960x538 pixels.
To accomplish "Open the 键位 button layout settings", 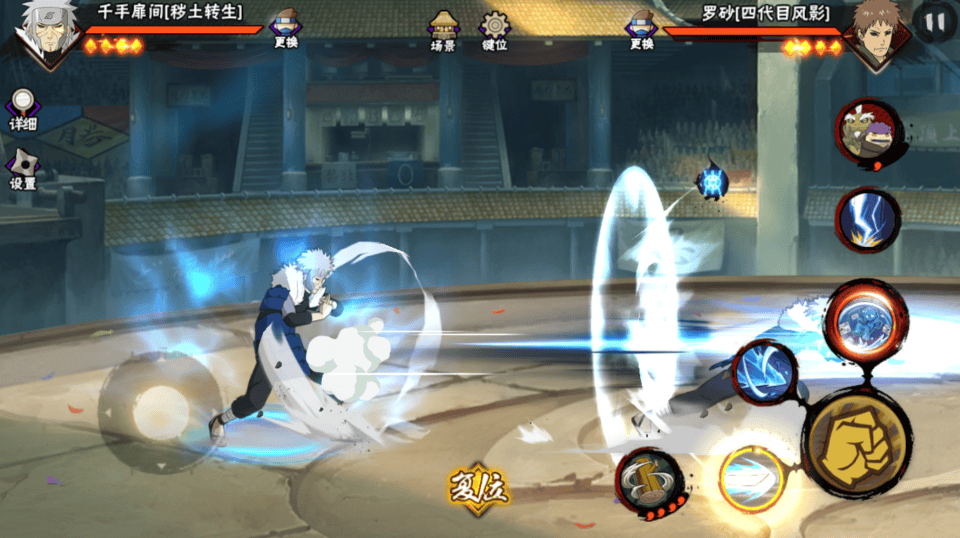I will coord(494,31).
